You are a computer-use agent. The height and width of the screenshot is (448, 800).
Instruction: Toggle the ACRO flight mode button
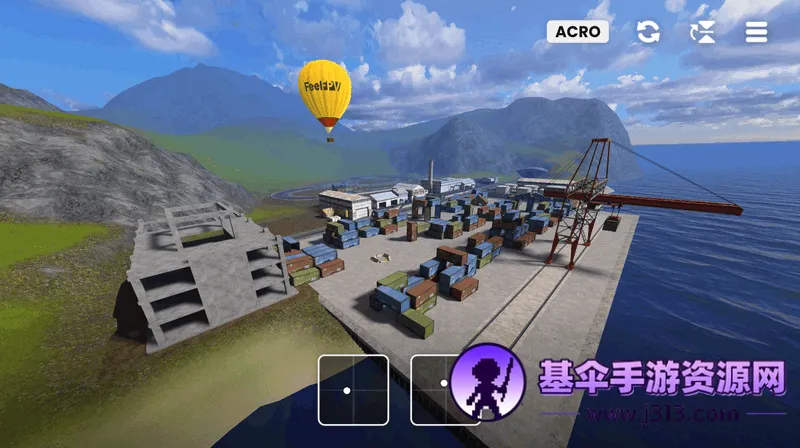(578, 31)
